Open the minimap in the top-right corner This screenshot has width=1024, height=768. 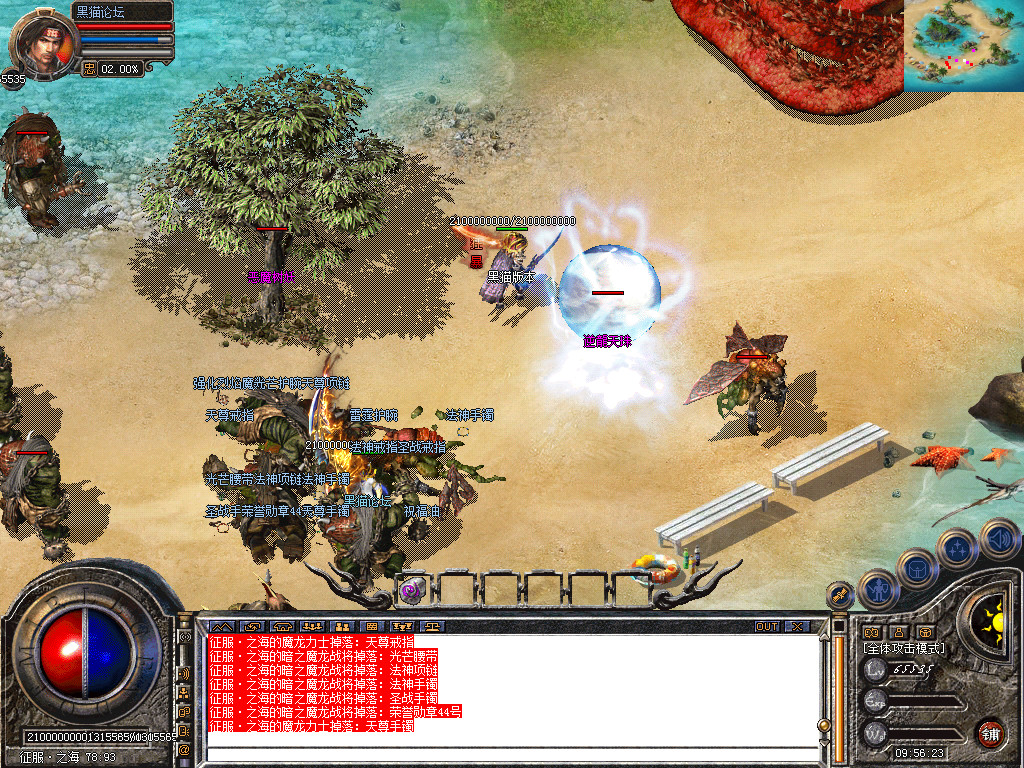coord(963,45)
